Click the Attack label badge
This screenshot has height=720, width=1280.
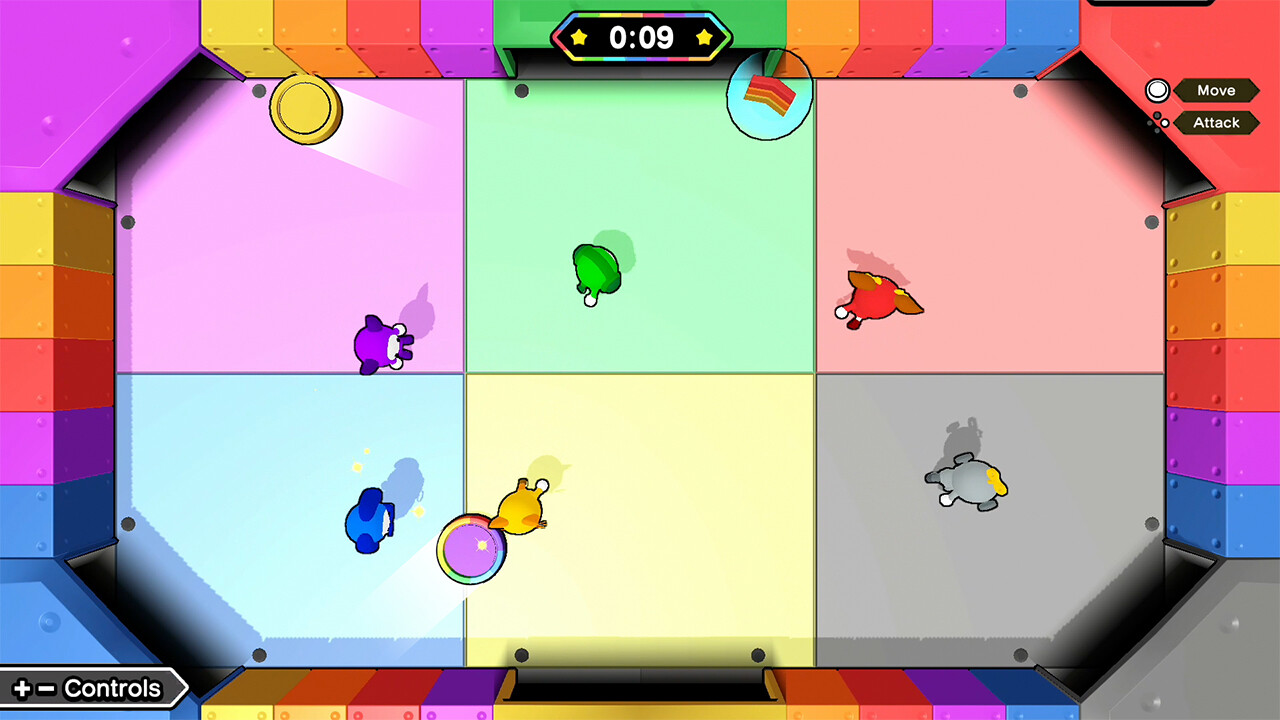1219,123
